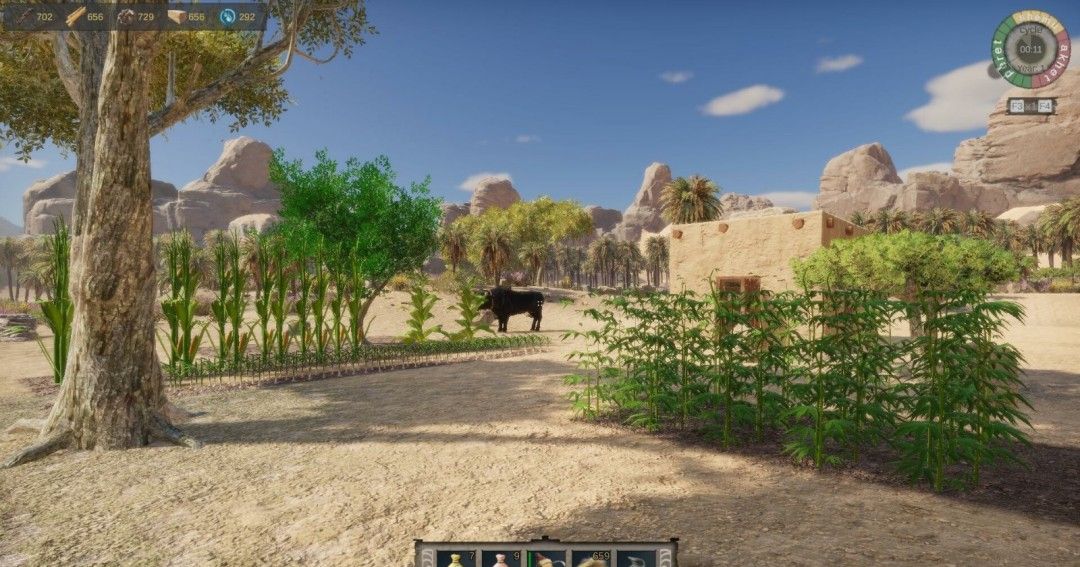Choose the hotbar slot marked with green bar
The width and height of the screenshot is (1080, 567).
[x=546, y=558]
